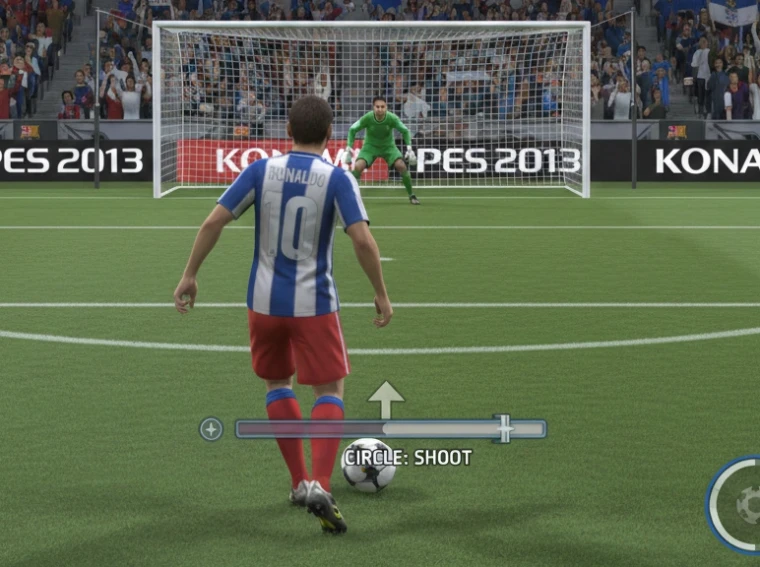760x567 pixels.
Task: Click the shot power slider bar
Action: click(390, 429)
